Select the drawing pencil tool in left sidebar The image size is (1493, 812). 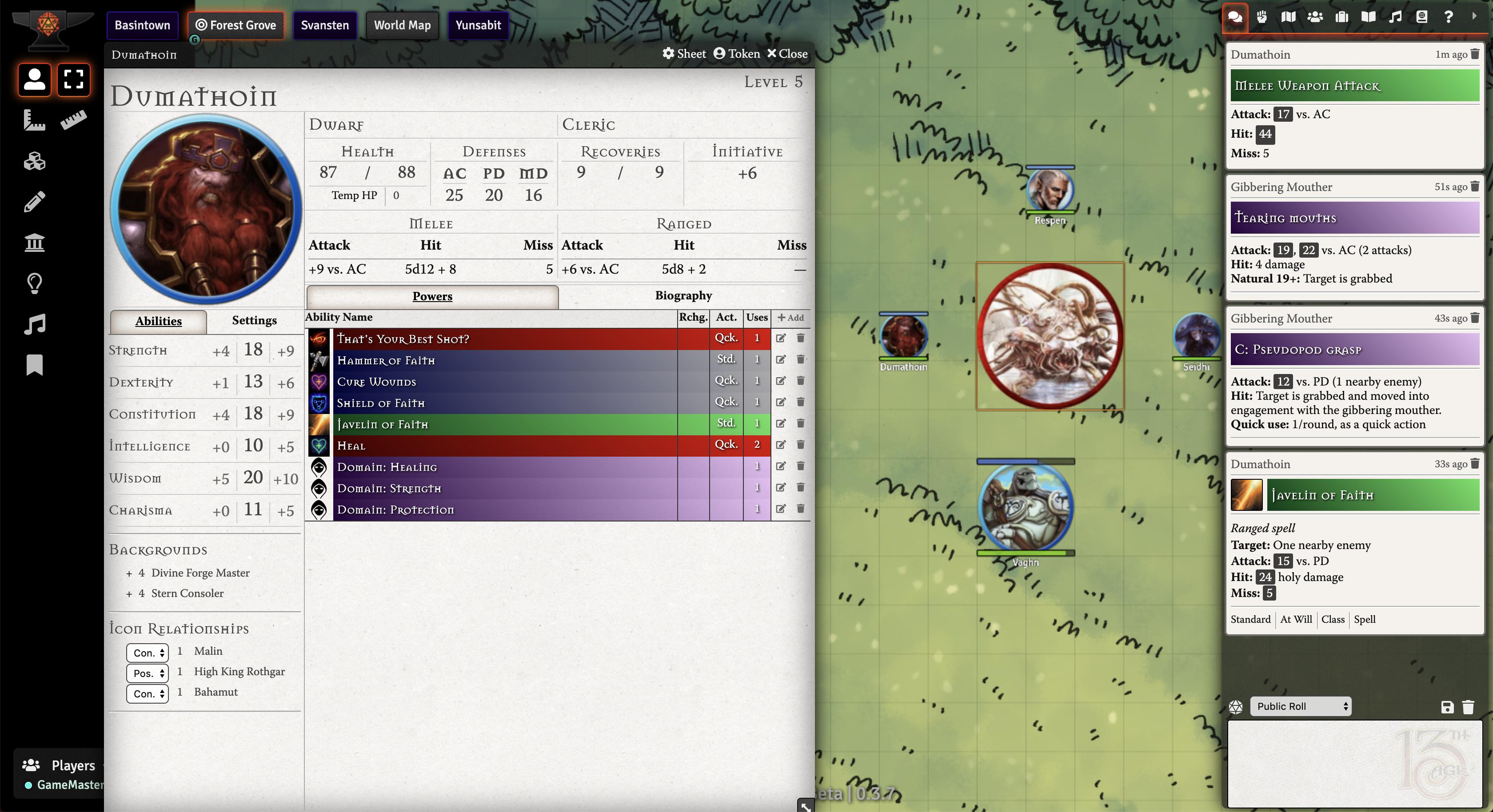[x=34, y=201]
